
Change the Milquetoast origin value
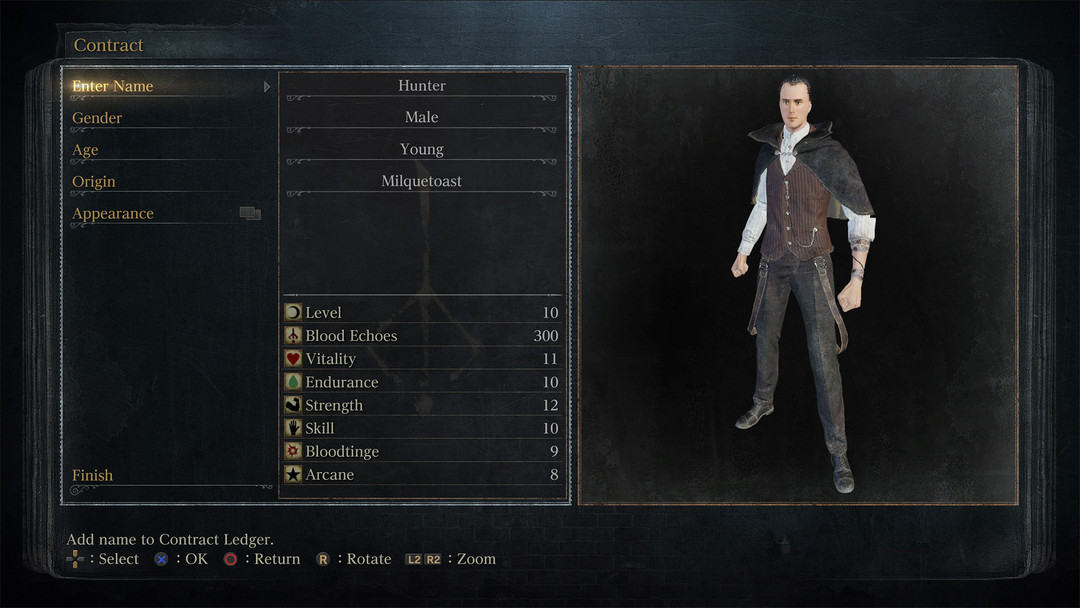(x=421, y=182)
